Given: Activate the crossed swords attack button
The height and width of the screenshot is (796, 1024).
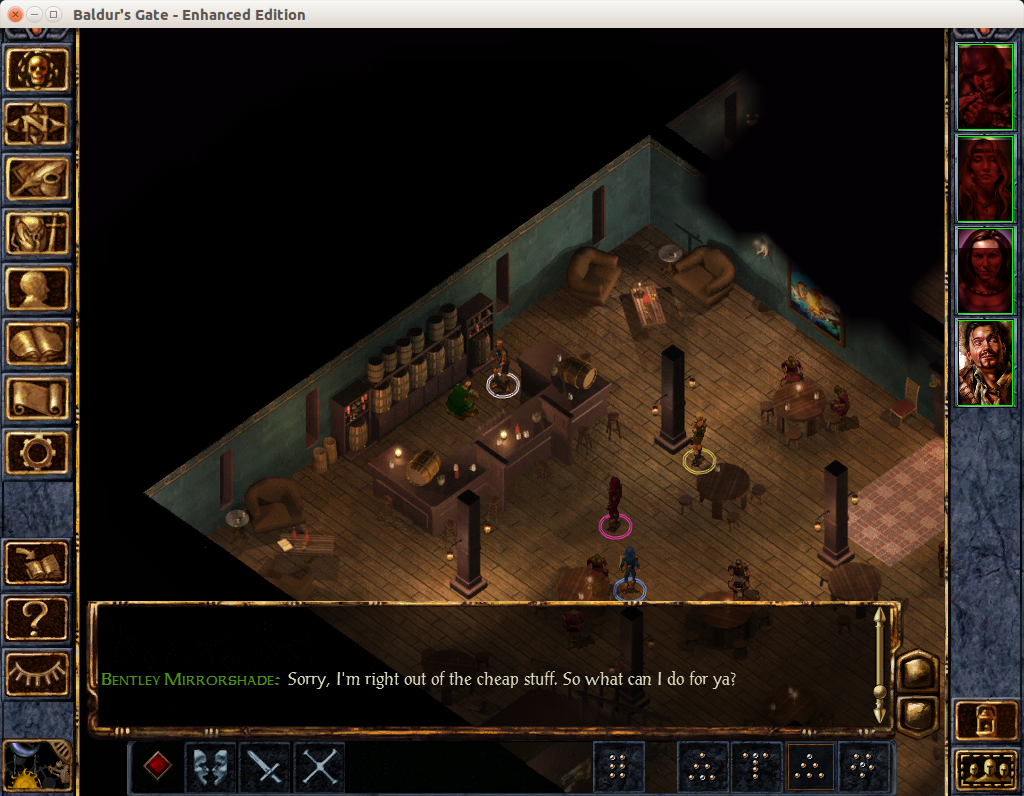Looking at the screenshot, I should (319, 767).
